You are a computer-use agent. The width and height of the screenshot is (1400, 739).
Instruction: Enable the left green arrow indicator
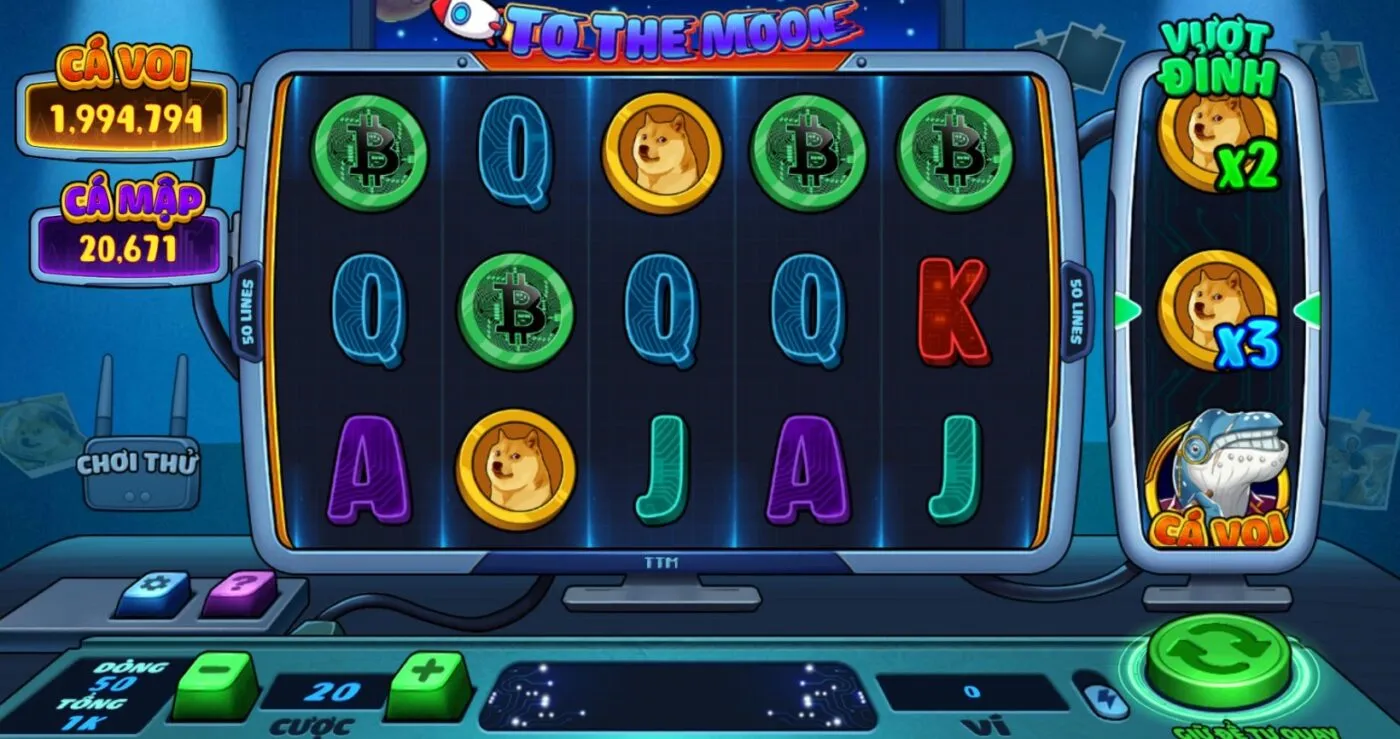[1124, 311]
